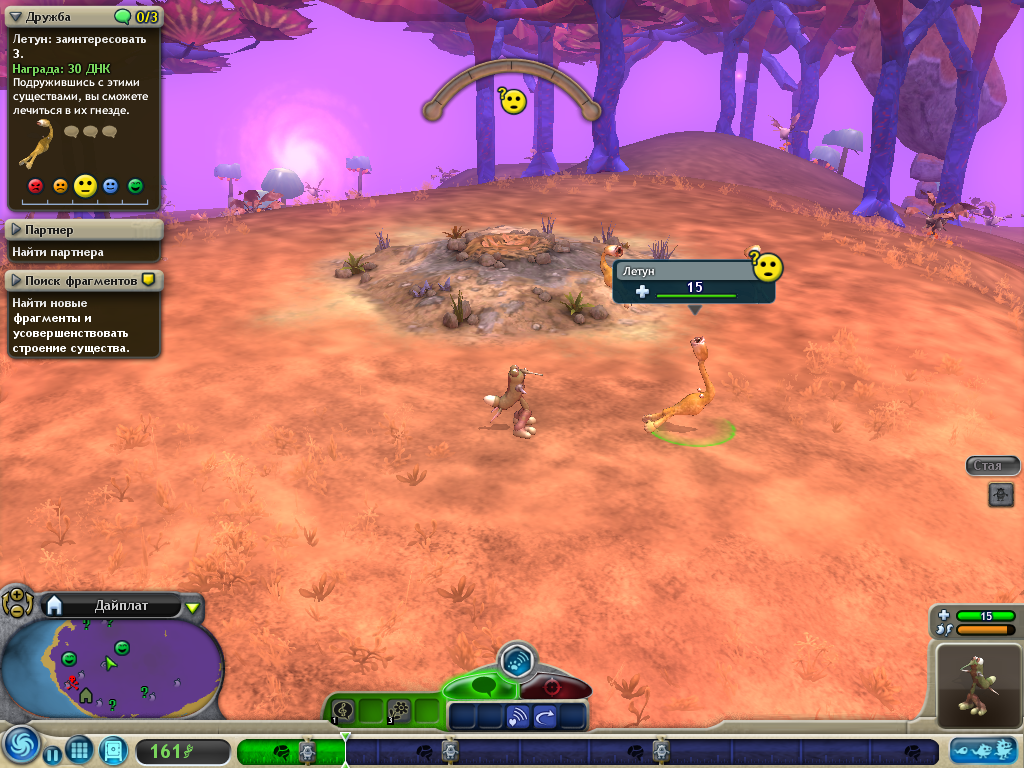Select the player creature portrait
The height and width of the screenshot is (768, 1024).
pyautogui.click(x=978, y=684)
